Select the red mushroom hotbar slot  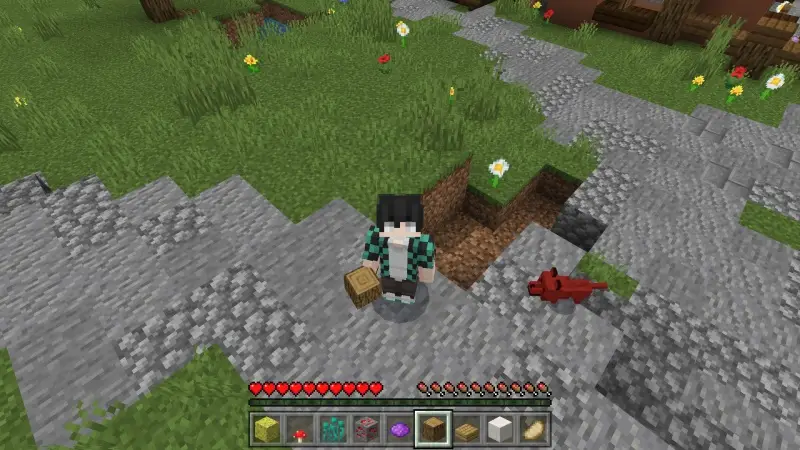299,429
